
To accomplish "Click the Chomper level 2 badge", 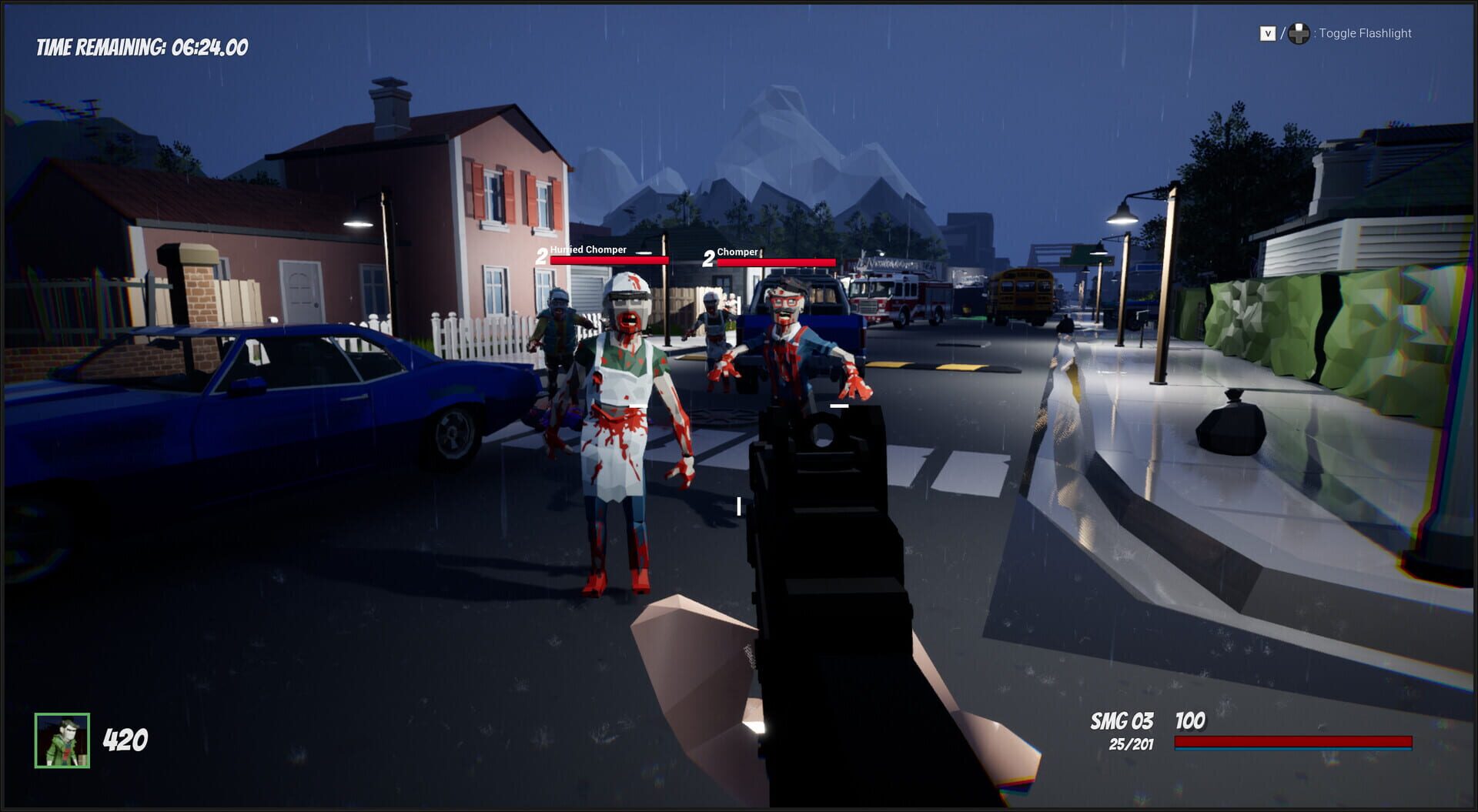I will (707, 257).
